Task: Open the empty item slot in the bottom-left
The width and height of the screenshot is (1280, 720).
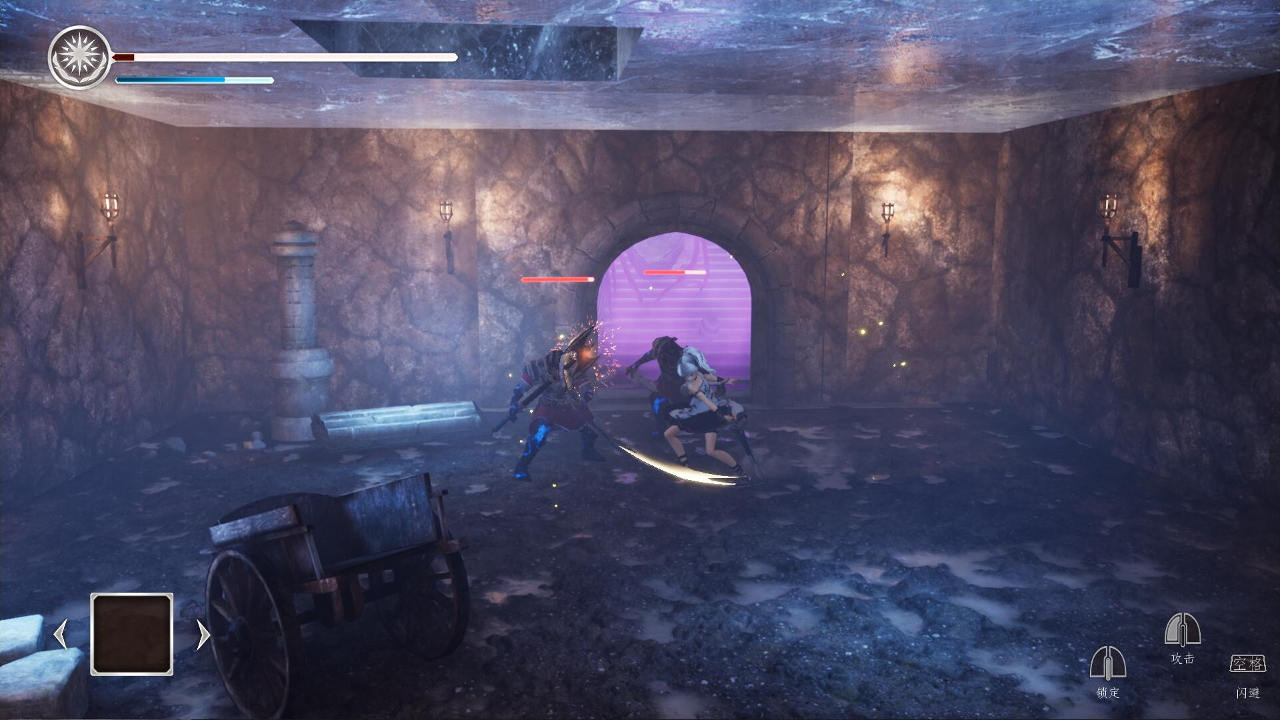Action: click(x=131, y=634)
